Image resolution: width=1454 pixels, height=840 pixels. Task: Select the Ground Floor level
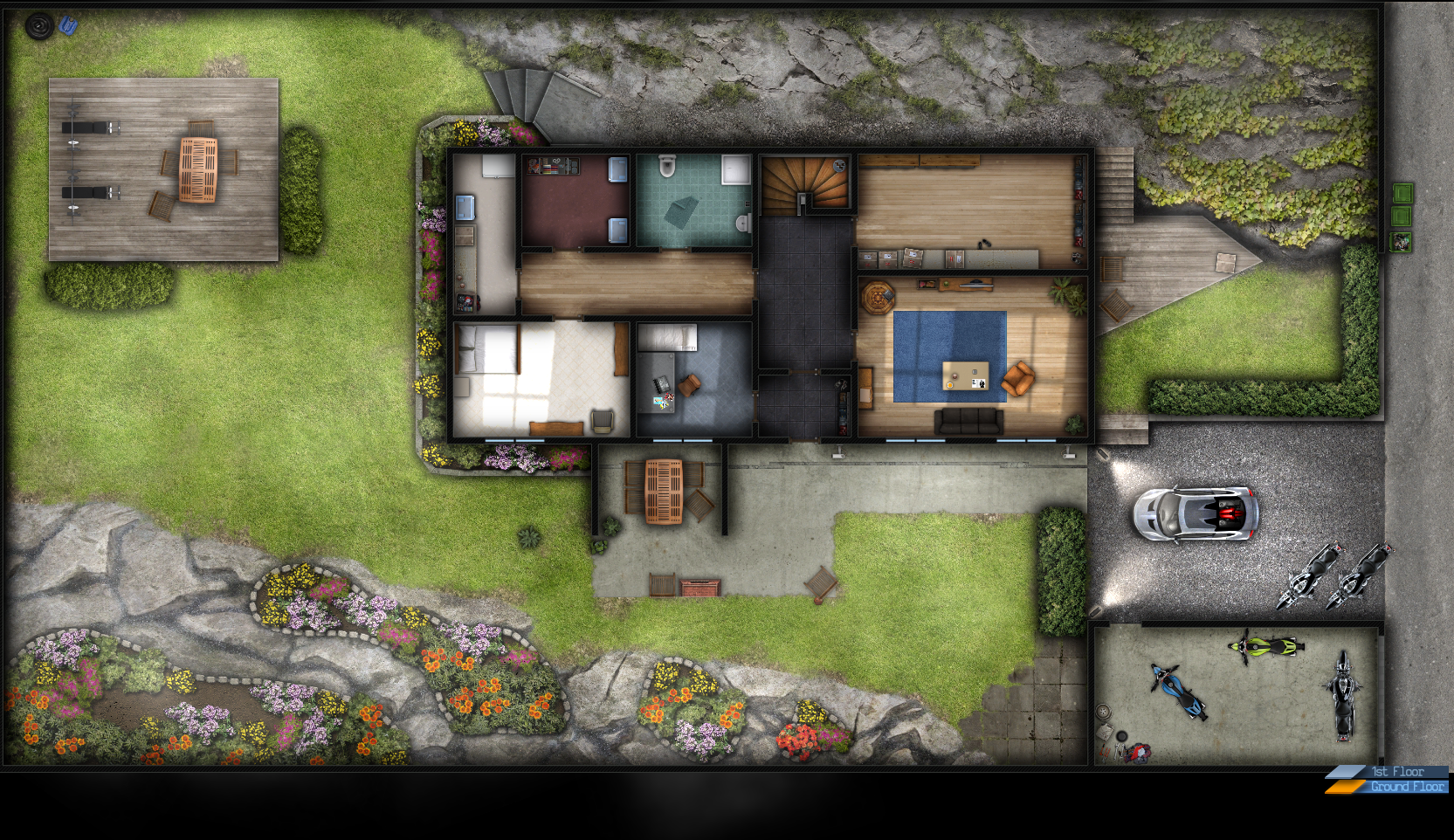(x=1405, y=787)
